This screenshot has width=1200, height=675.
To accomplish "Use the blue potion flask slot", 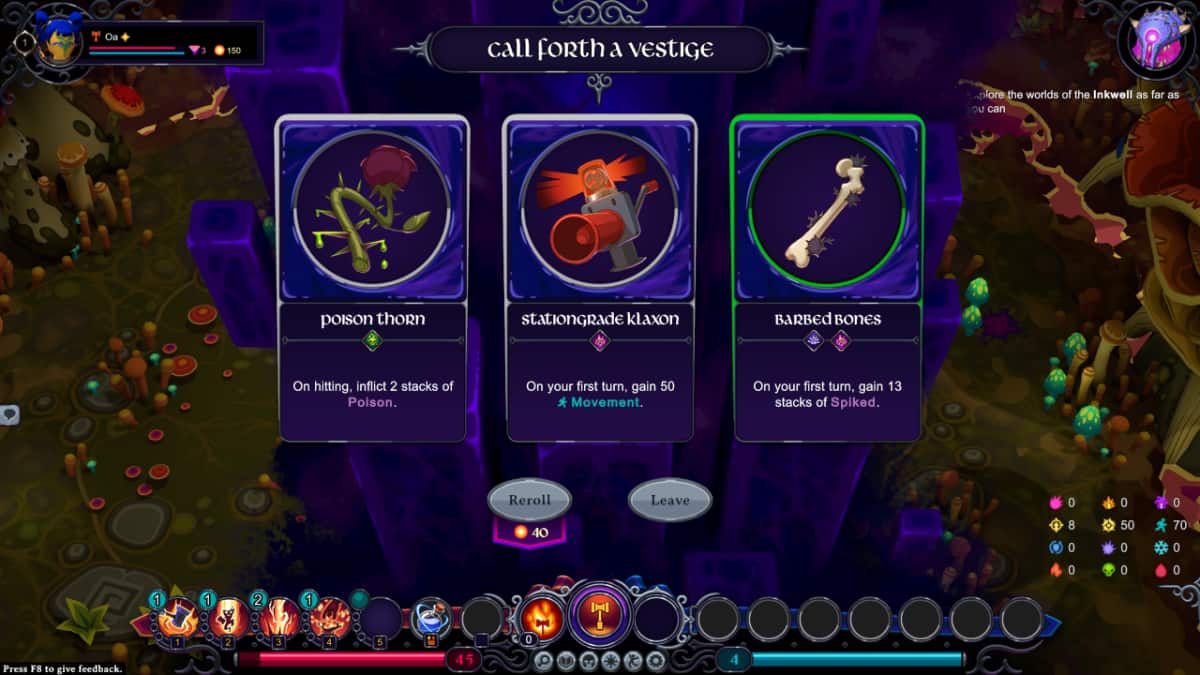I will (x=431, y=618).
